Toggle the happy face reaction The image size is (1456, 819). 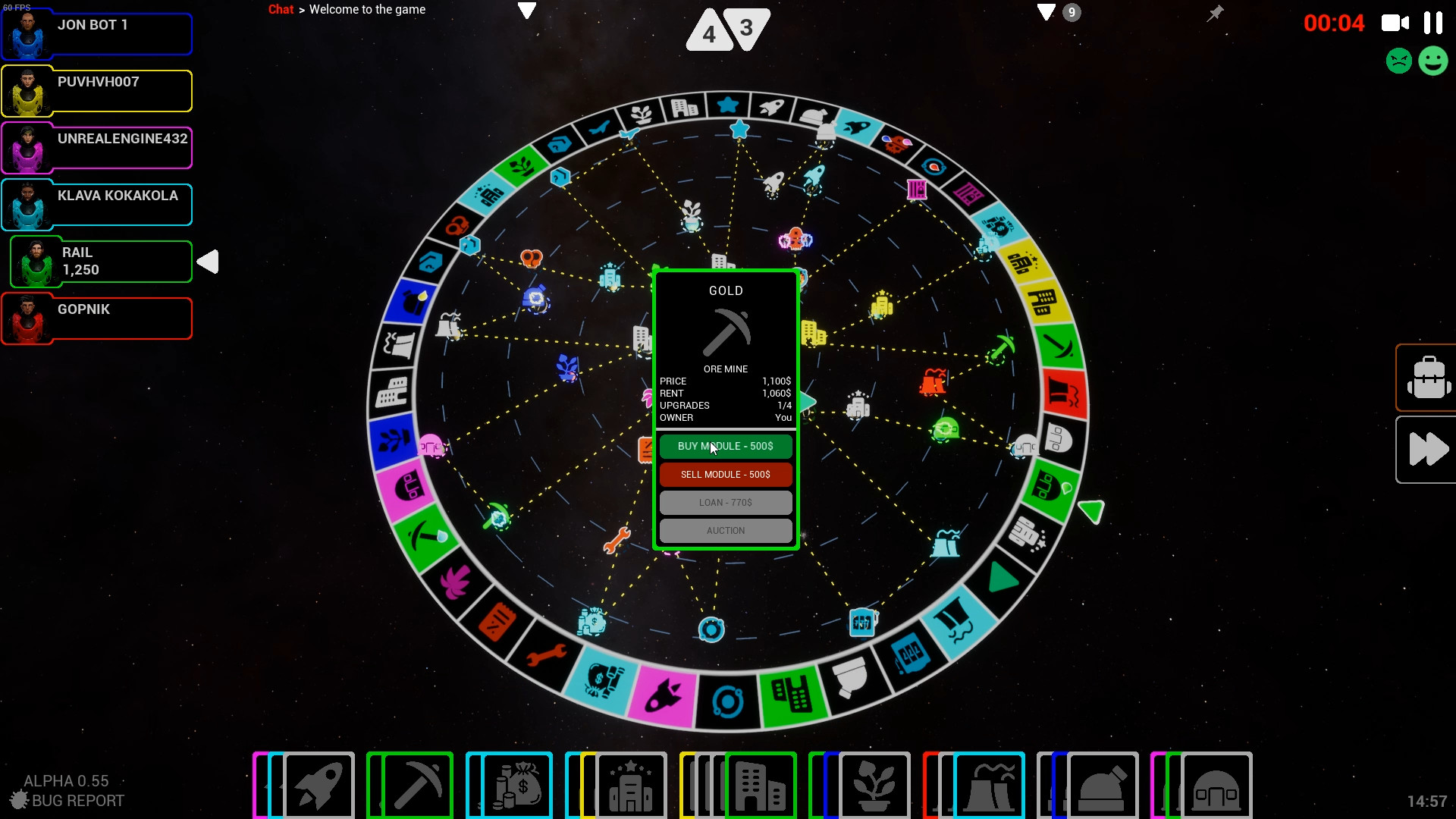click(1434, 61)
